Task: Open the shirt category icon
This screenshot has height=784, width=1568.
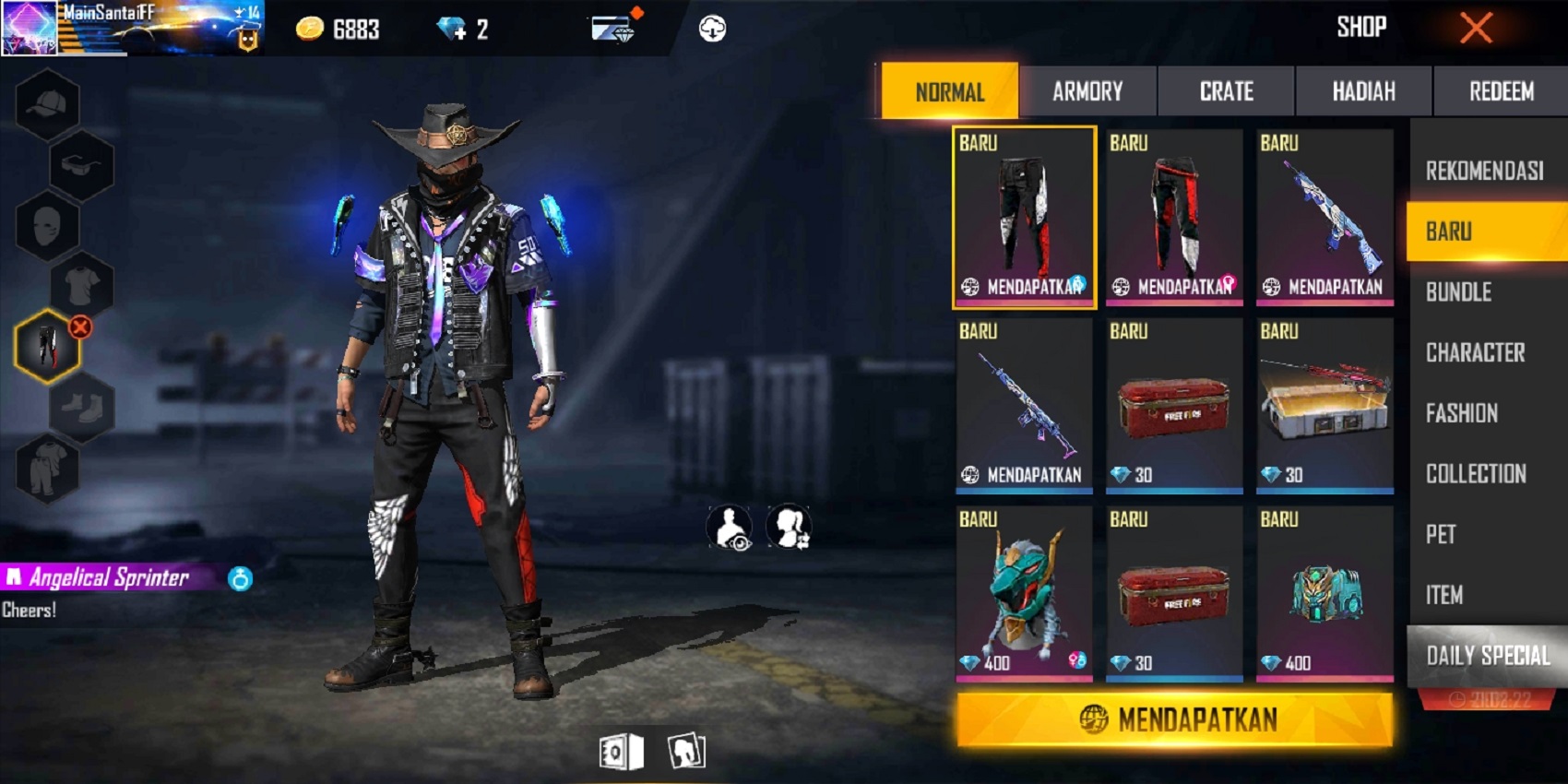Action: 81,286
